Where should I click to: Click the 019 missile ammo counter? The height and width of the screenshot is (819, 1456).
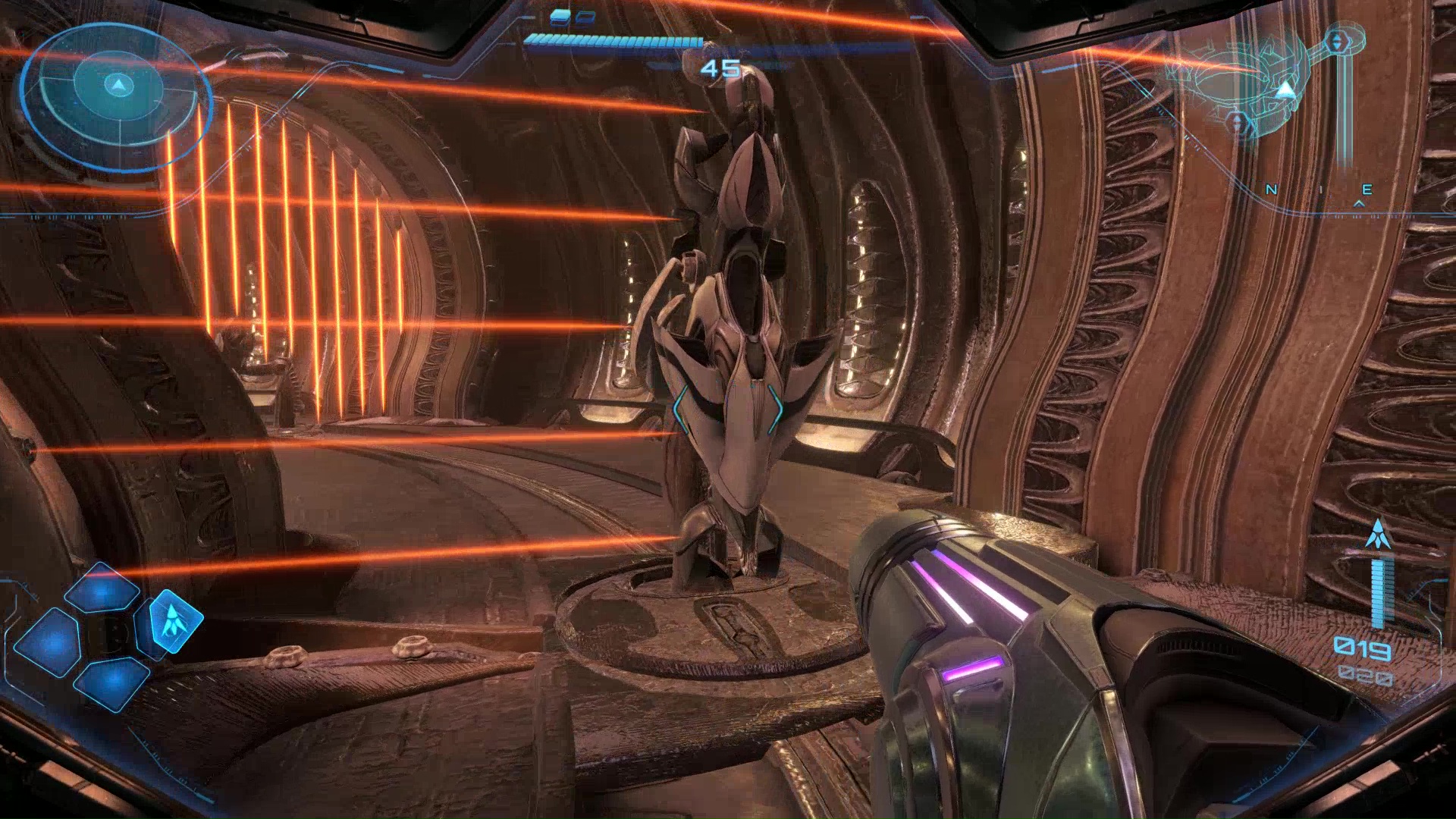[x=1363, y=647]
